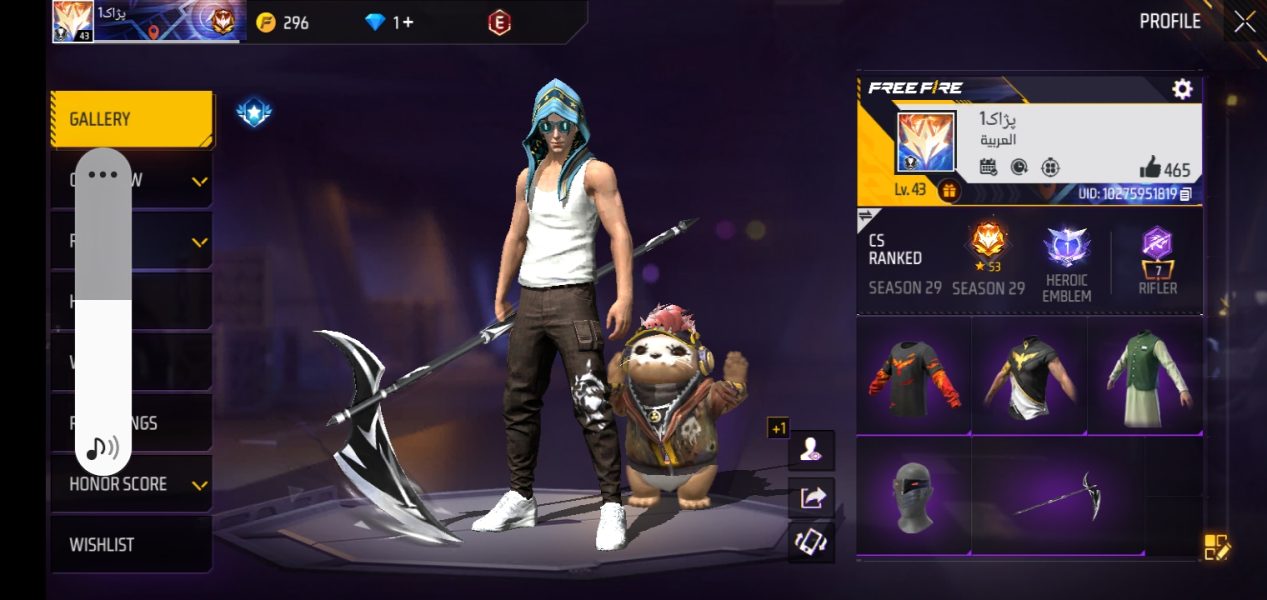Edit the showcase layout
Screen dimensions: 1267x600
point(1216,546)
